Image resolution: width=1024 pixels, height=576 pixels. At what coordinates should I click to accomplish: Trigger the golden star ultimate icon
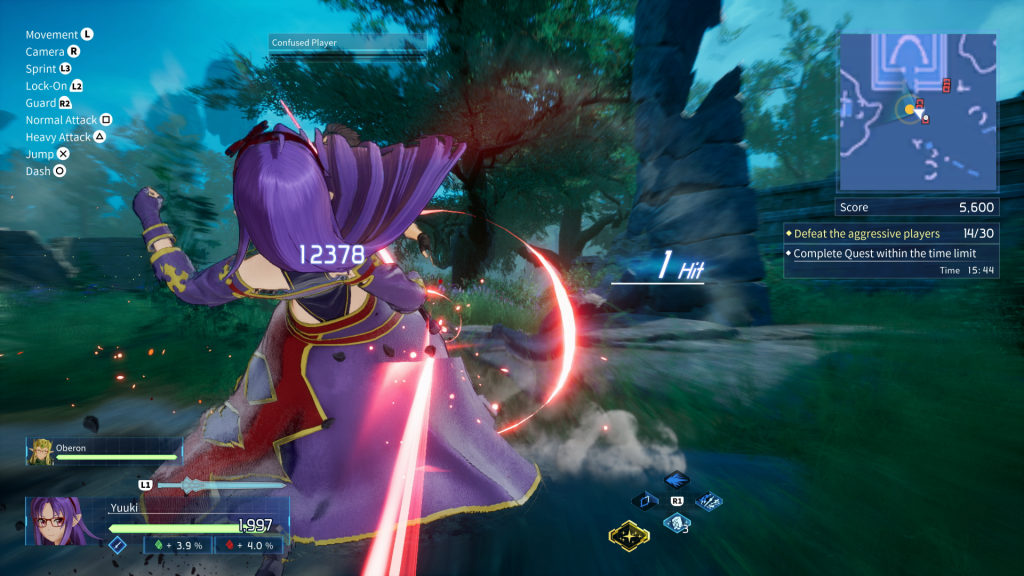[x=629, y=536]
